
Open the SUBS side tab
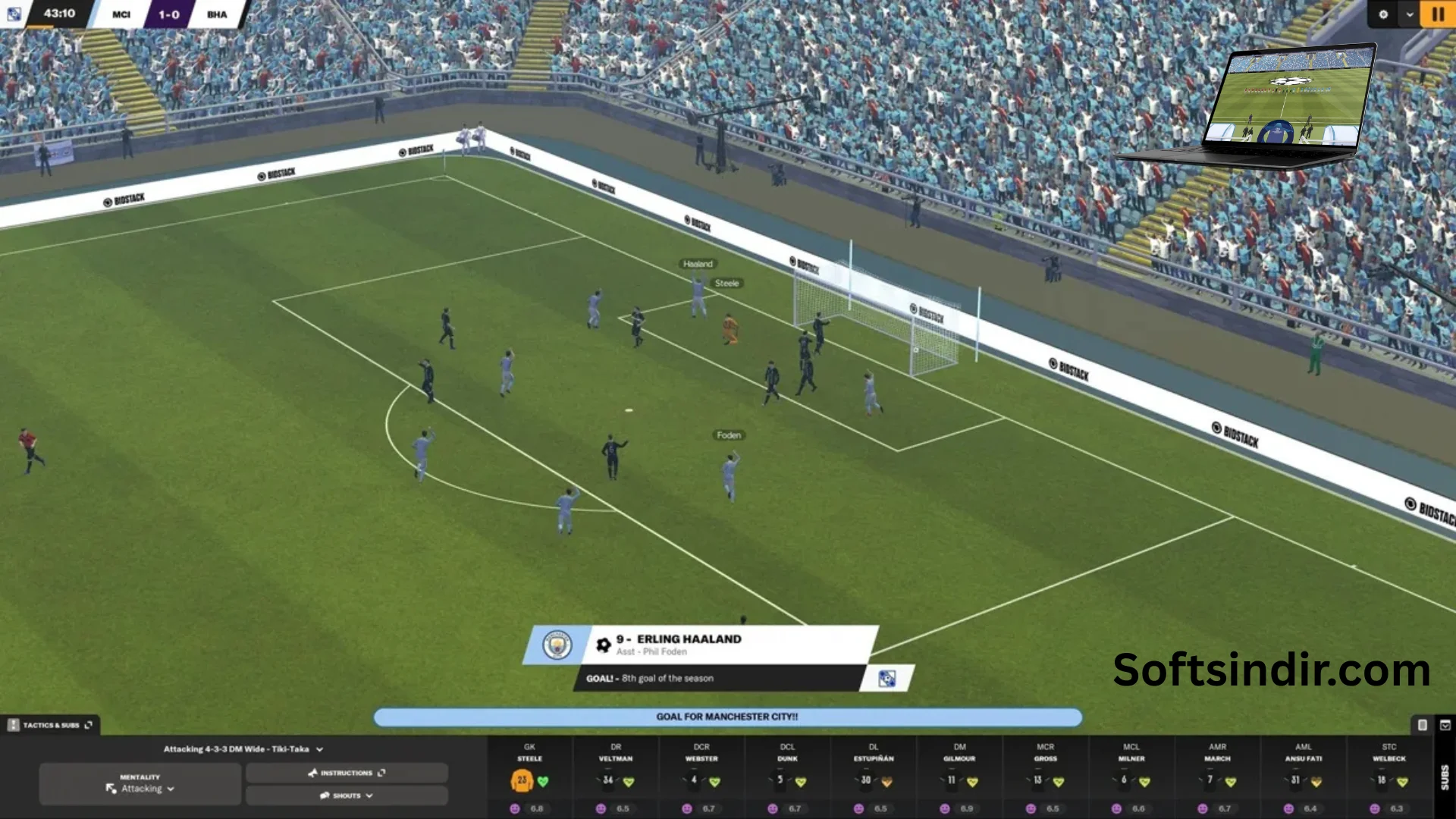pos(1445,777)
